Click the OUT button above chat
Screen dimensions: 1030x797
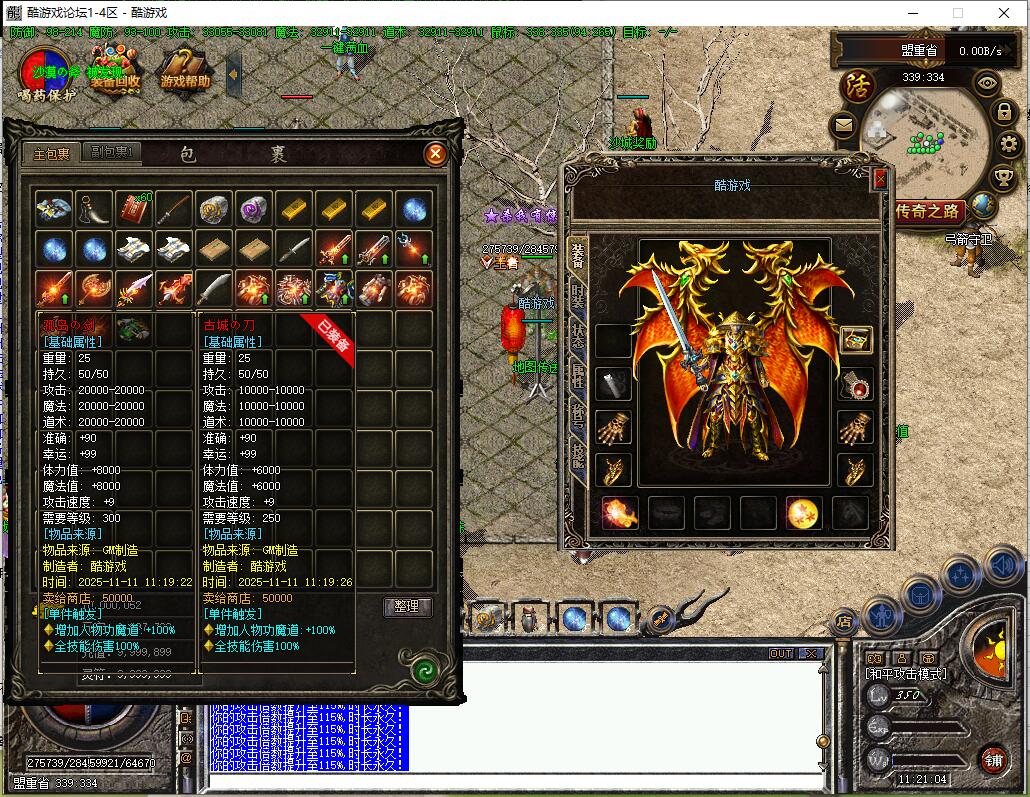coord(781,653)
